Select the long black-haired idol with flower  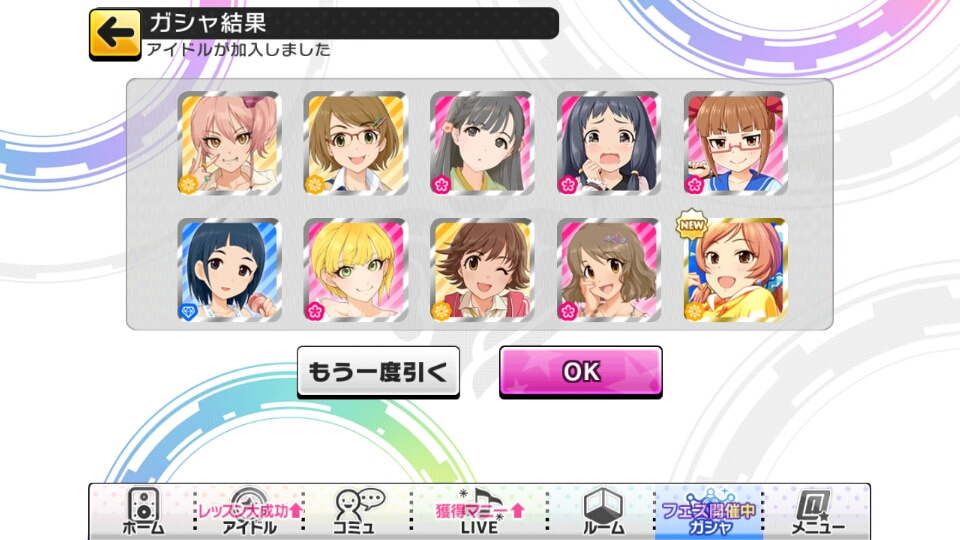click(x=482, y=144)
